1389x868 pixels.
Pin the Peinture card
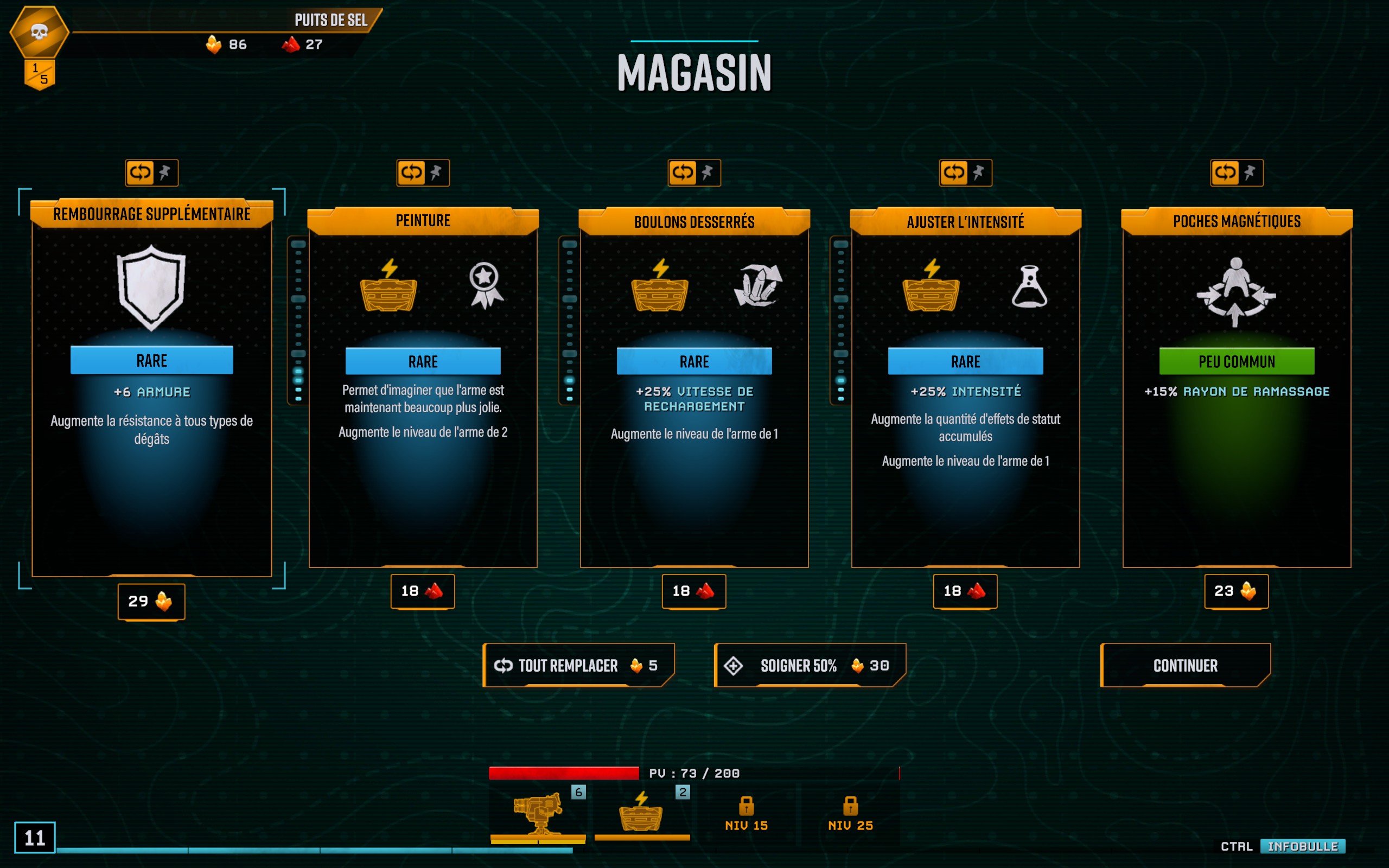pyautogui.click(x=436, y=172)
